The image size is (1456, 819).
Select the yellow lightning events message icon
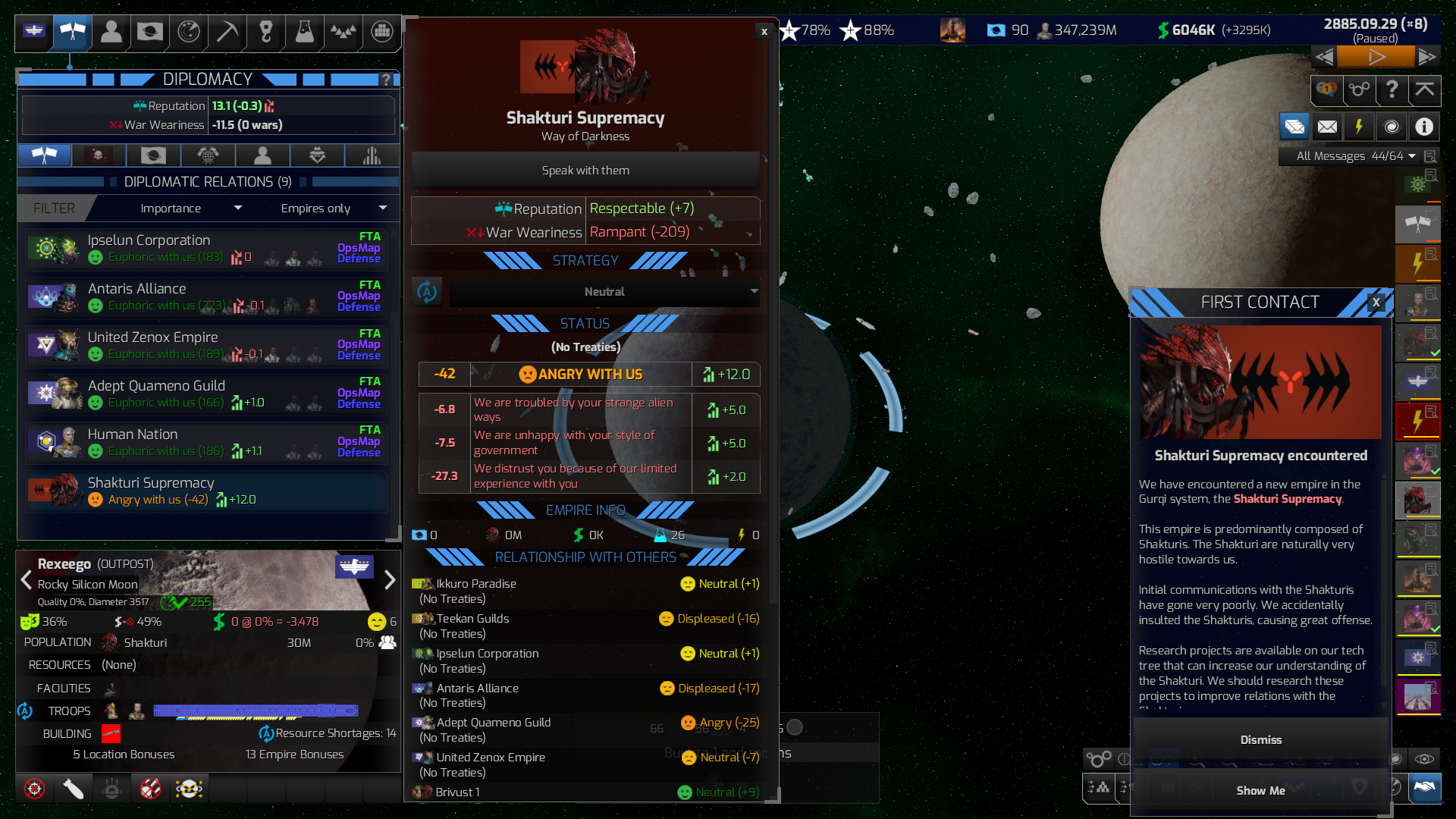pos(1358,127)
